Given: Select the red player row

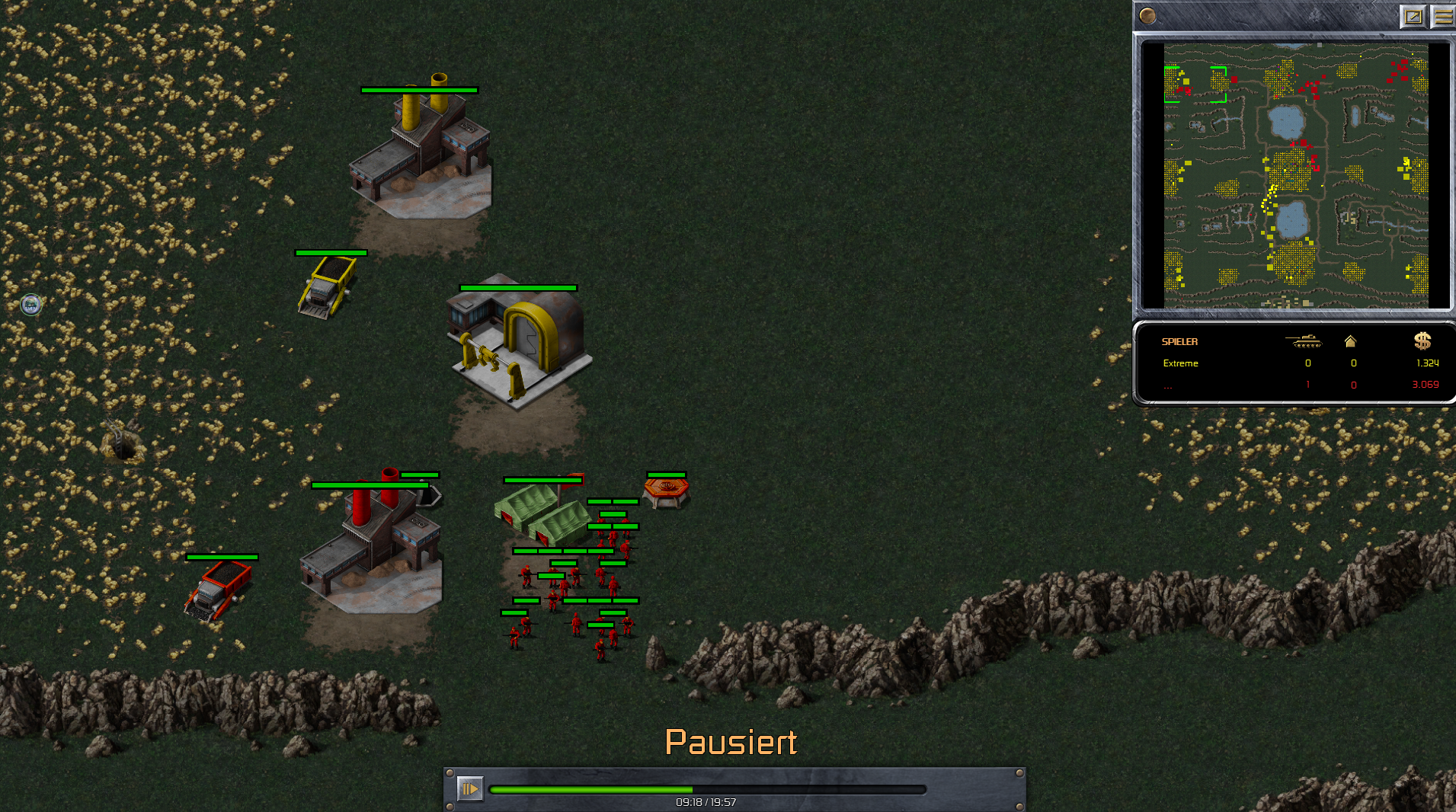Looking at the screenshot, I should coord(1295,385).
